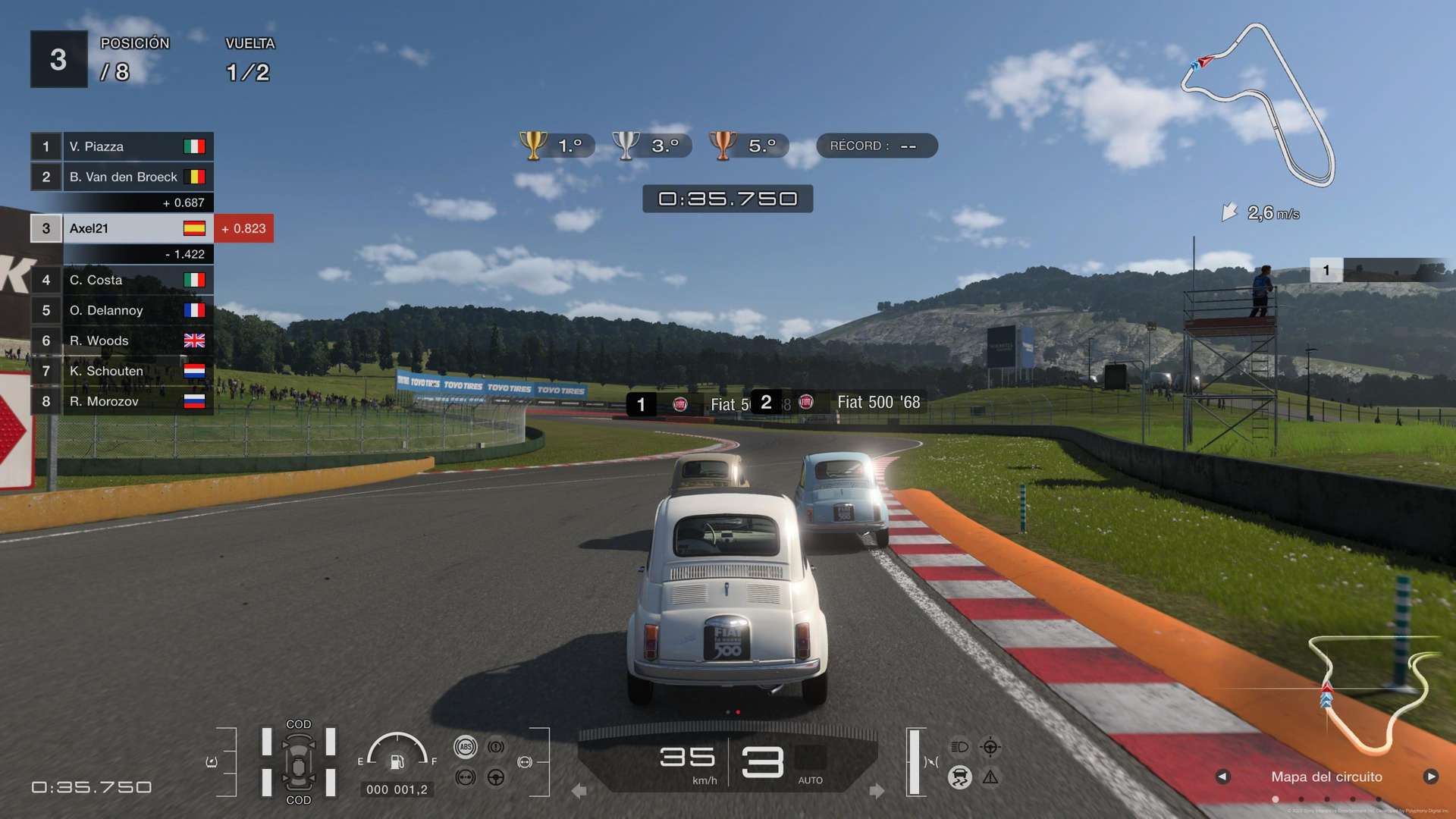Select K. Schouten's leaderboard row
1456x819 pixels.
[x=121, y=371]
